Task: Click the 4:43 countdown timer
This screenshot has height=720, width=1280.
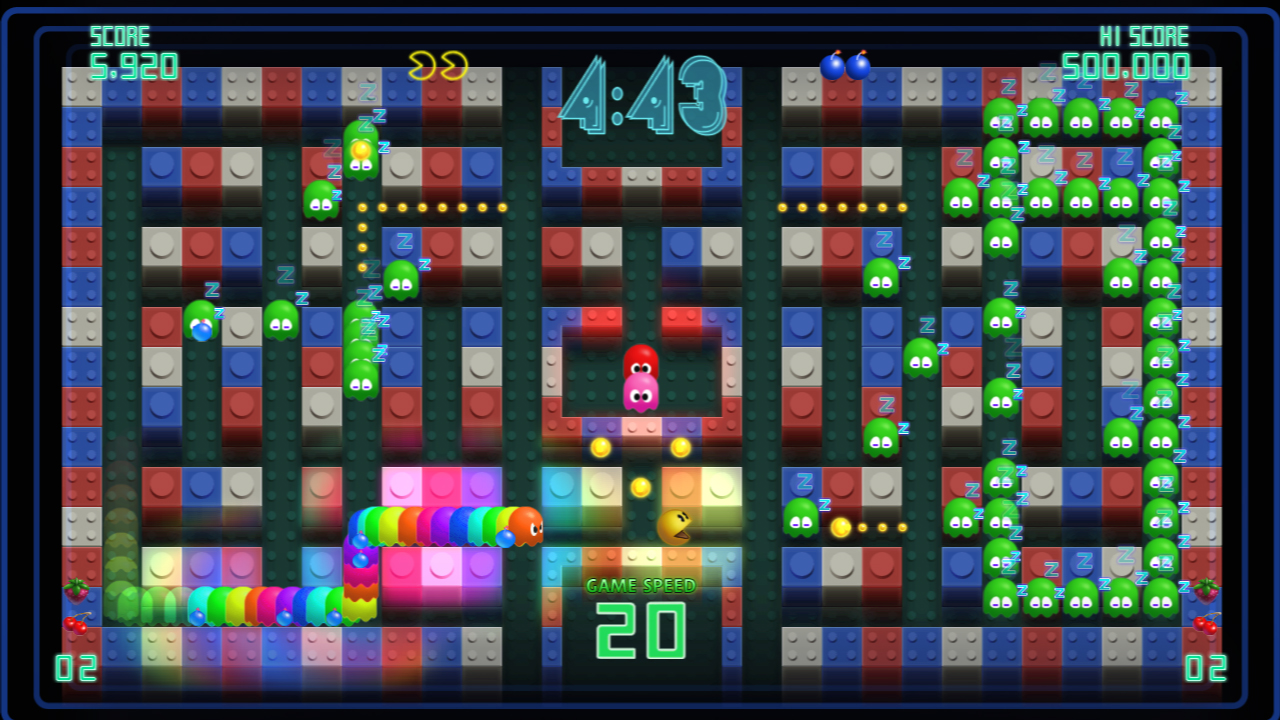Action: coord(640,96)
